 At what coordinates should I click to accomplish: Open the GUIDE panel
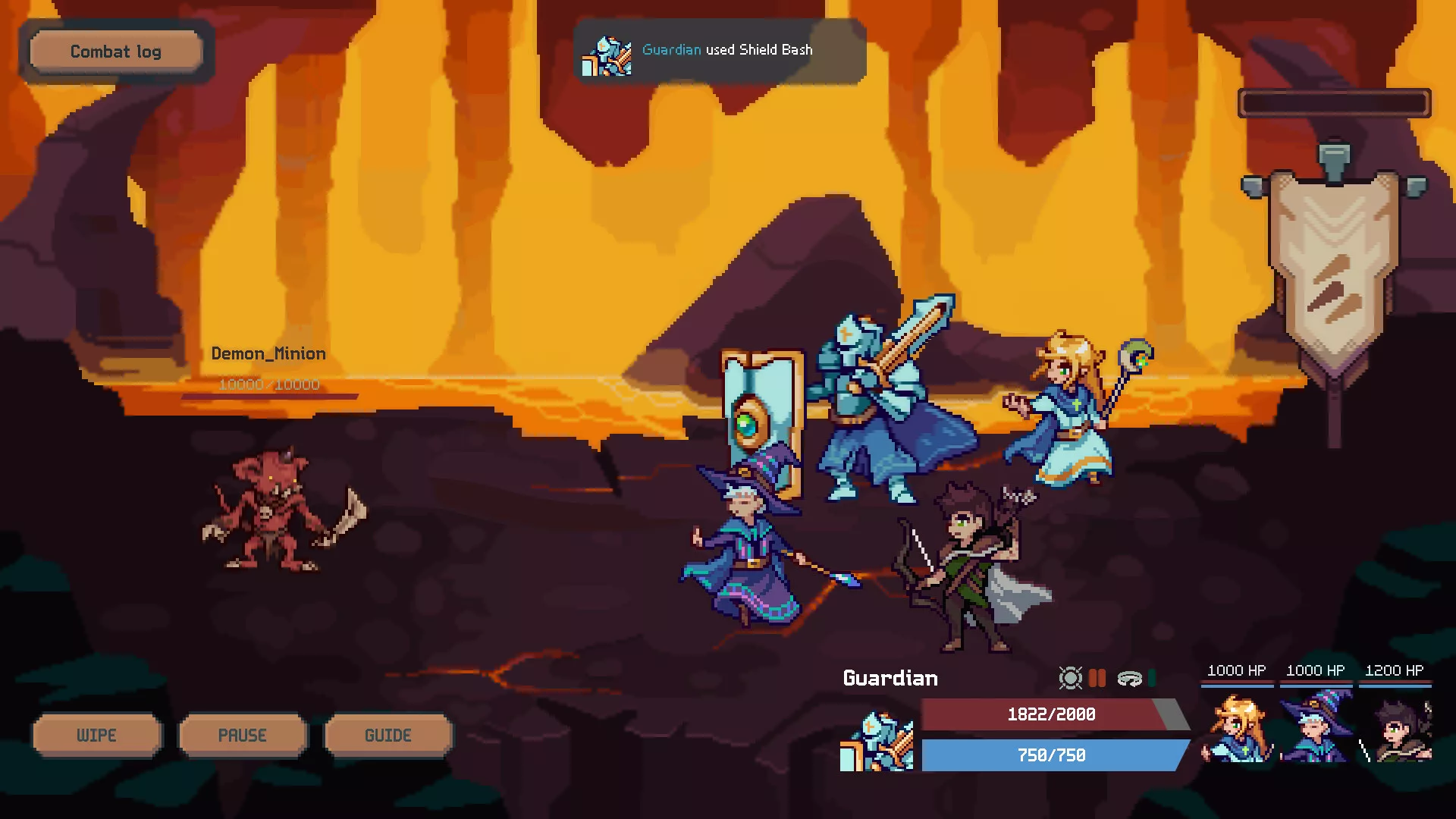tap(388, 735)
